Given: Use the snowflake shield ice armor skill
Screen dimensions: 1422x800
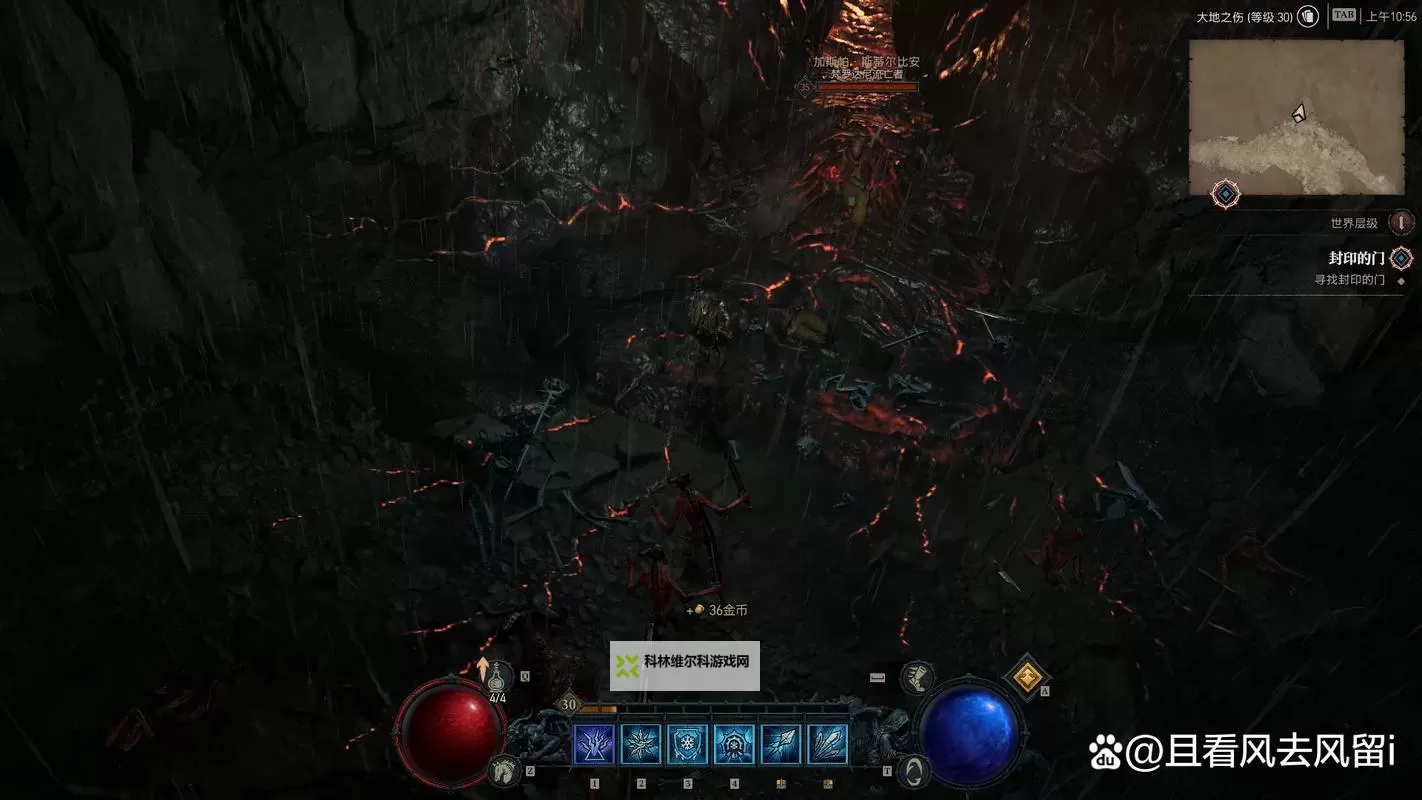Looking at the screenshot, I should [x=688, y=745].
